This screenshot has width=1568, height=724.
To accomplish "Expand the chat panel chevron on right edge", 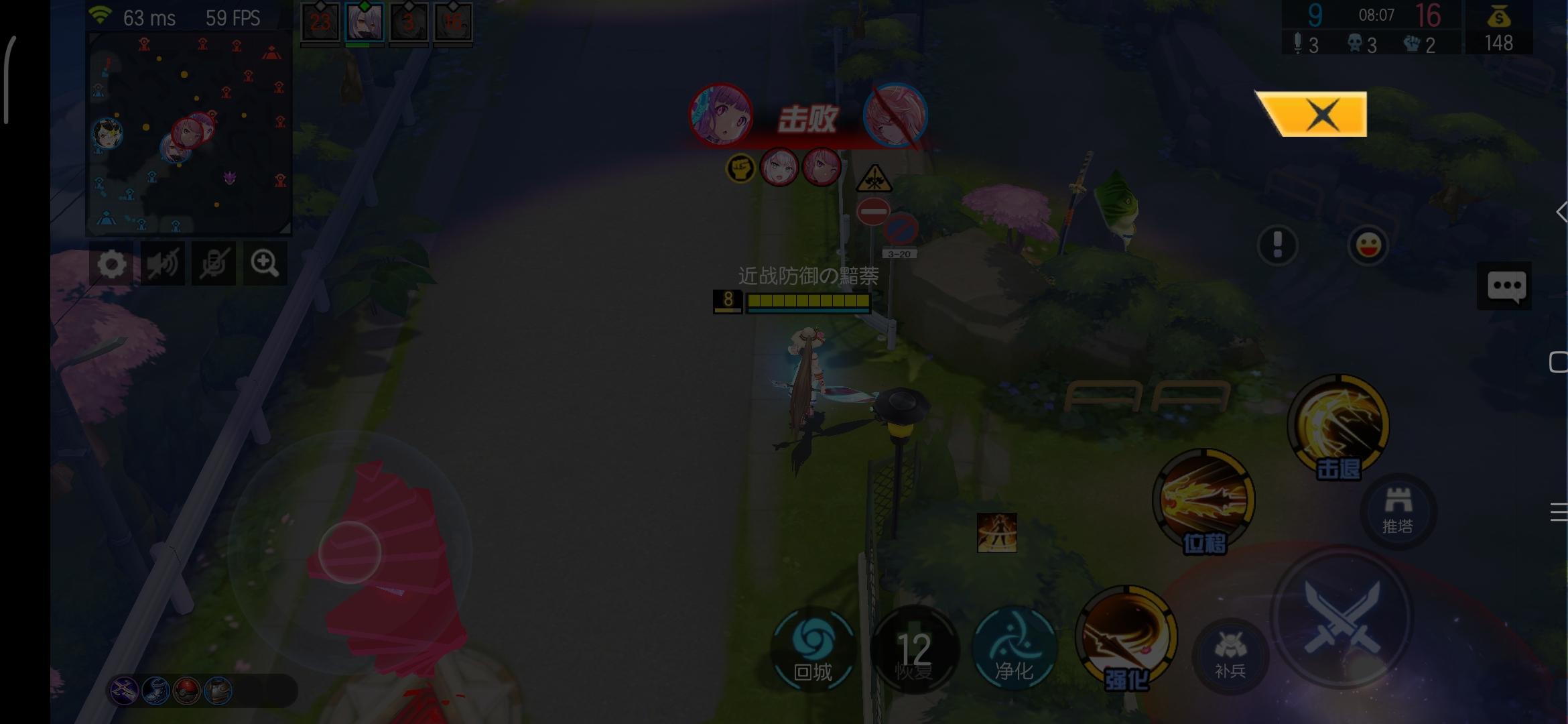I will click(1561, 213).
